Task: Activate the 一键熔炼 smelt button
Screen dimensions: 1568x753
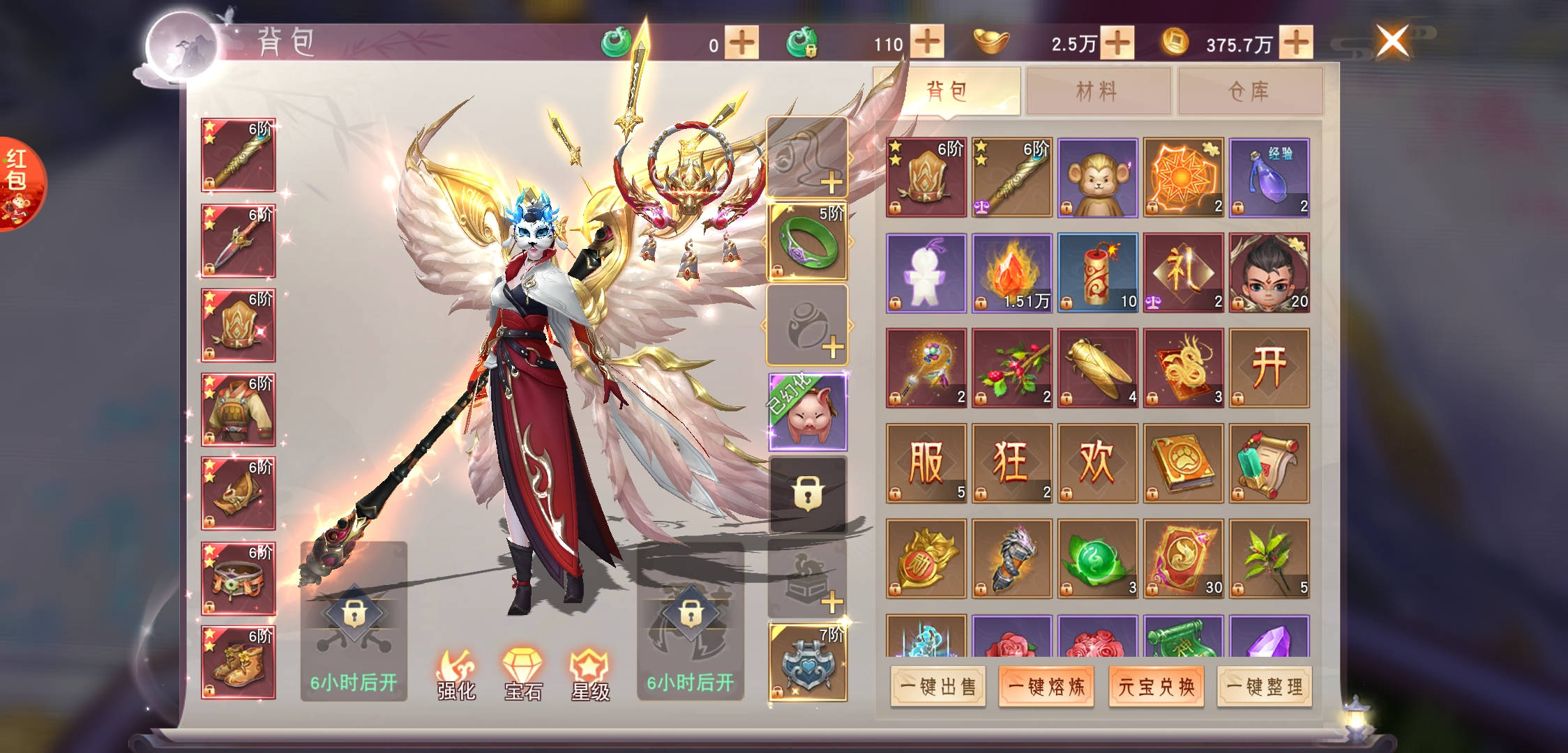Action: [x=1046, y=687]
